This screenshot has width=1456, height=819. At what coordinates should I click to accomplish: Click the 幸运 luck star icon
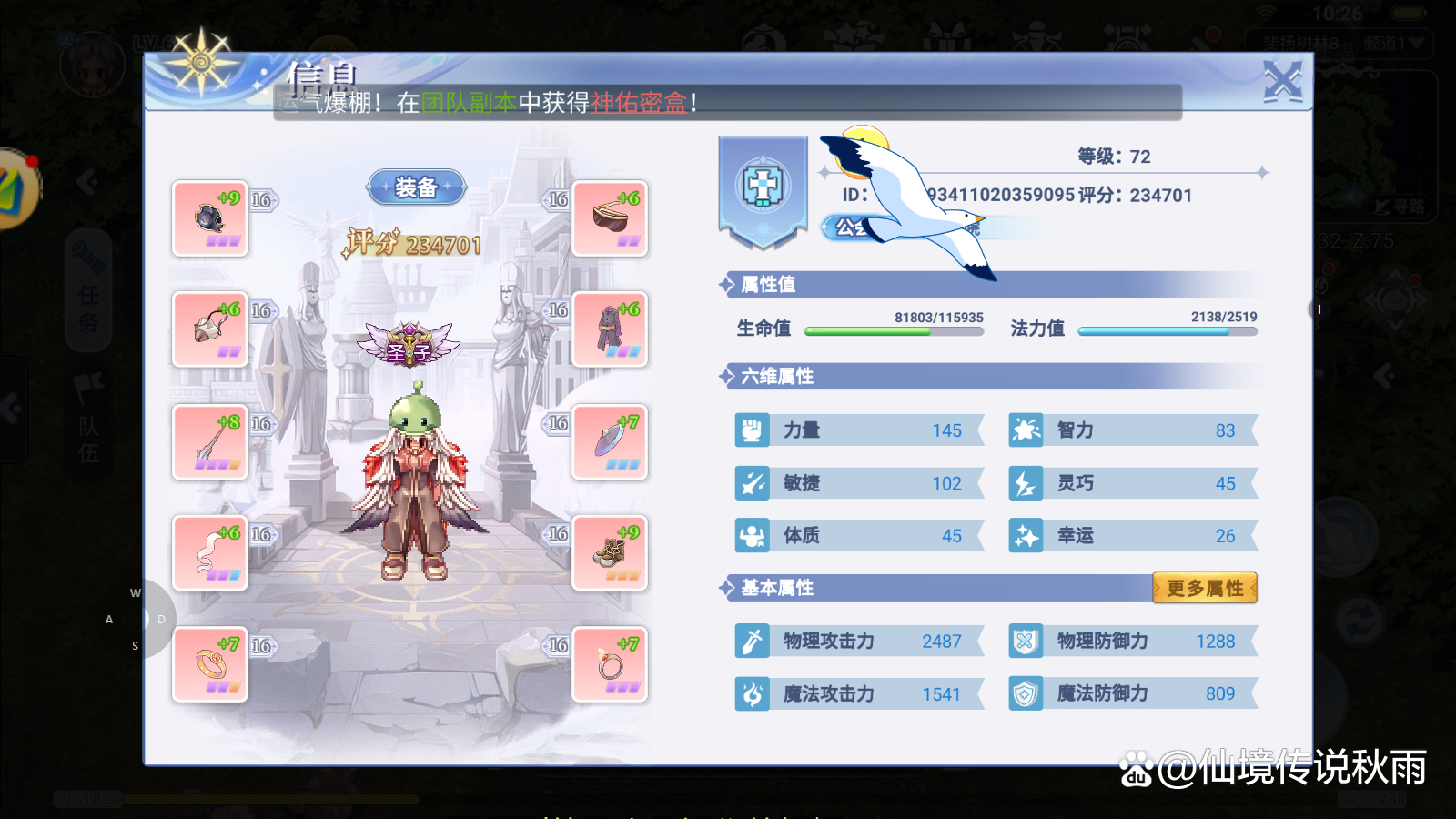pos(1025,536)
